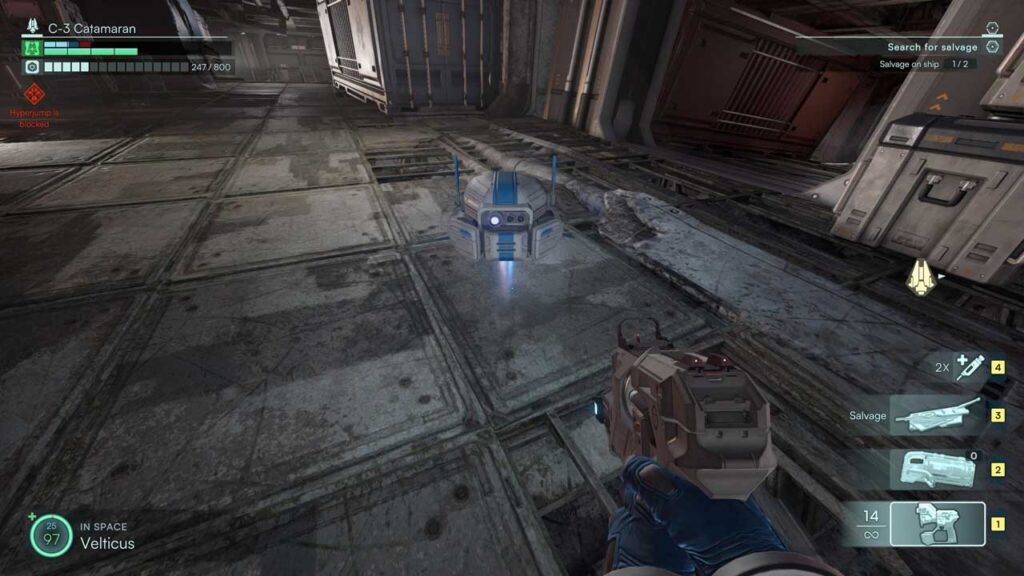Select the pistol weapon slot
The width and height of the screenshot is (1024, 576).
point(937,523)
